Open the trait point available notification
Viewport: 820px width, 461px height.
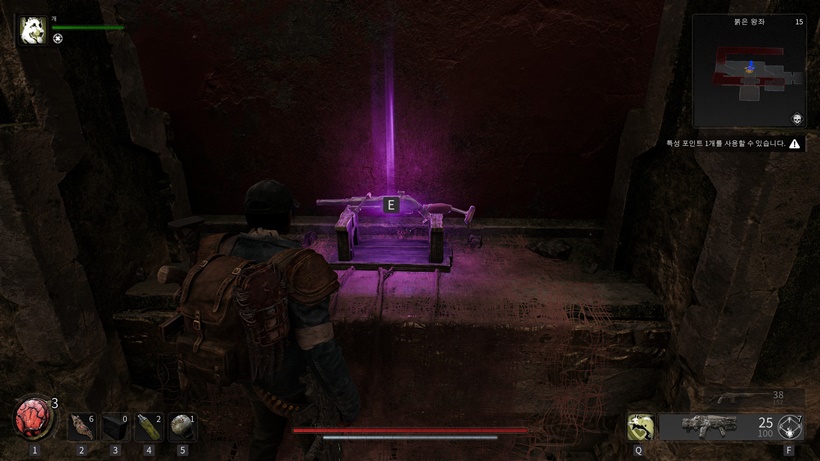(x=735, y=144)
